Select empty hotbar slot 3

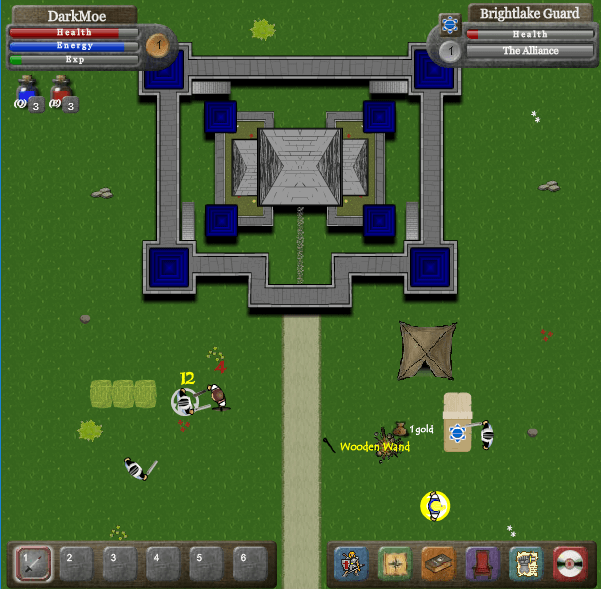114,564
